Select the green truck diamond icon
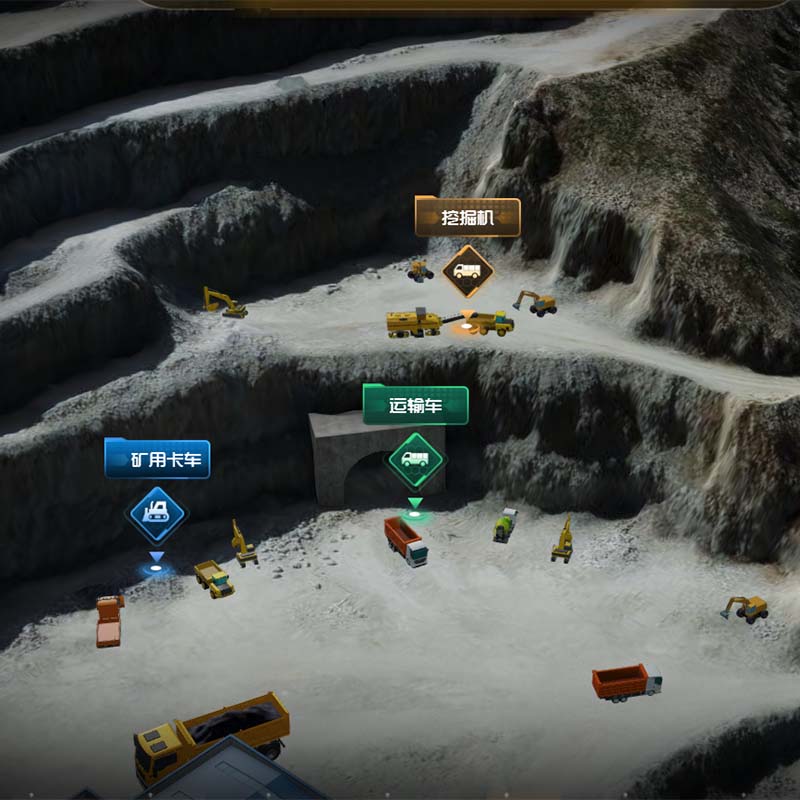Image resolution: width=800 pixels, height=800 pixels. pyautogui.click(x=415, y=460)
